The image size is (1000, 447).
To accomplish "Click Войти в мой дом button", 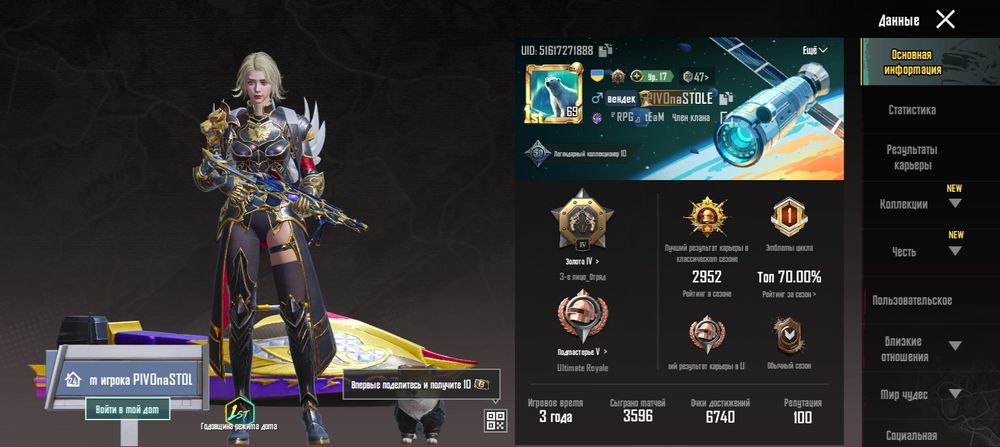I will (127, 409).
